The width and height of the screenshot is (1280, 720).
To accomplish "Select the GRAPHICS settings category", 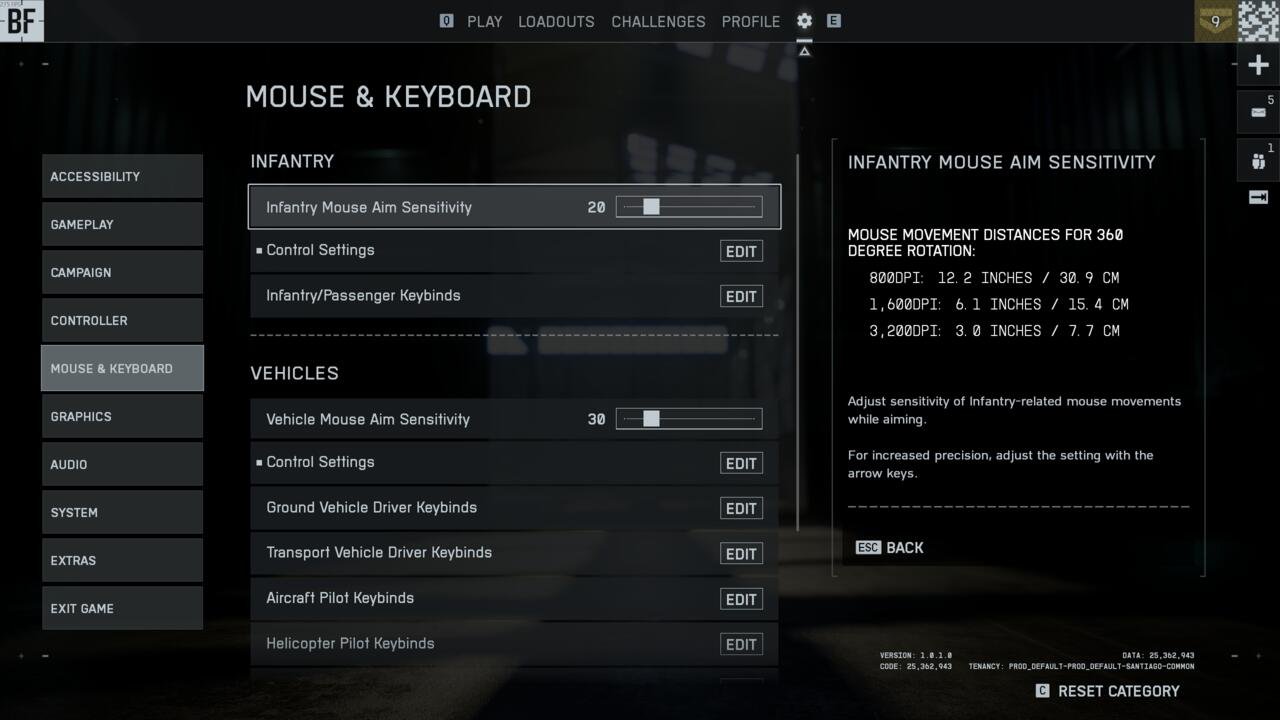I will point(122,416).
